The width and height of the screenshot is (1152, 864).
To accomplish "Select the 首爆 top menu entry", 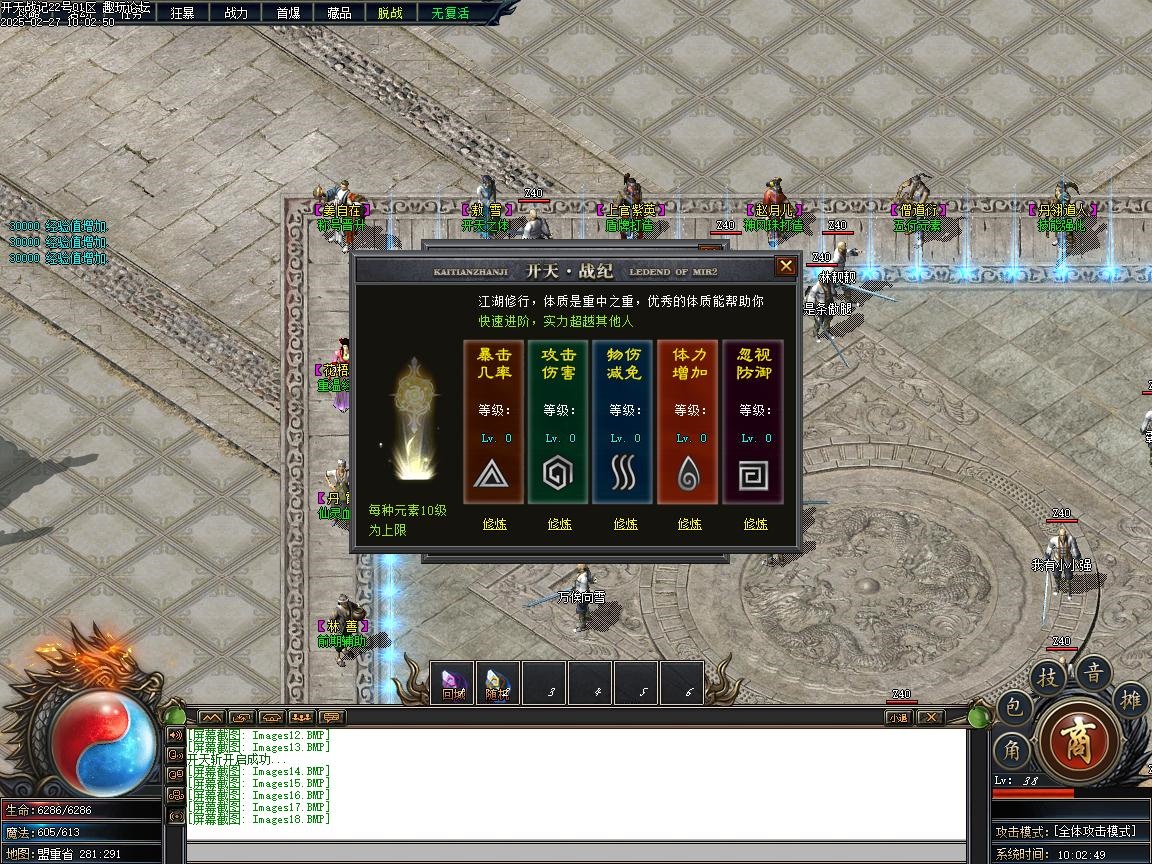I will click(x=288, y=13).
